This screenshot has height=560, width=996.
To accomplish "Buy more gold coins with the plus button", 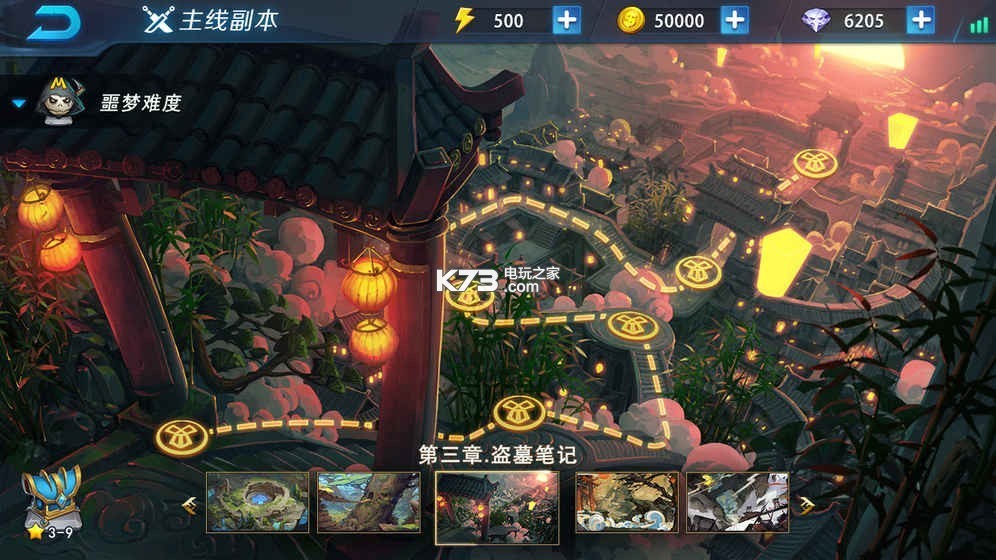I will pyautogui.click(x=734, y=20).
